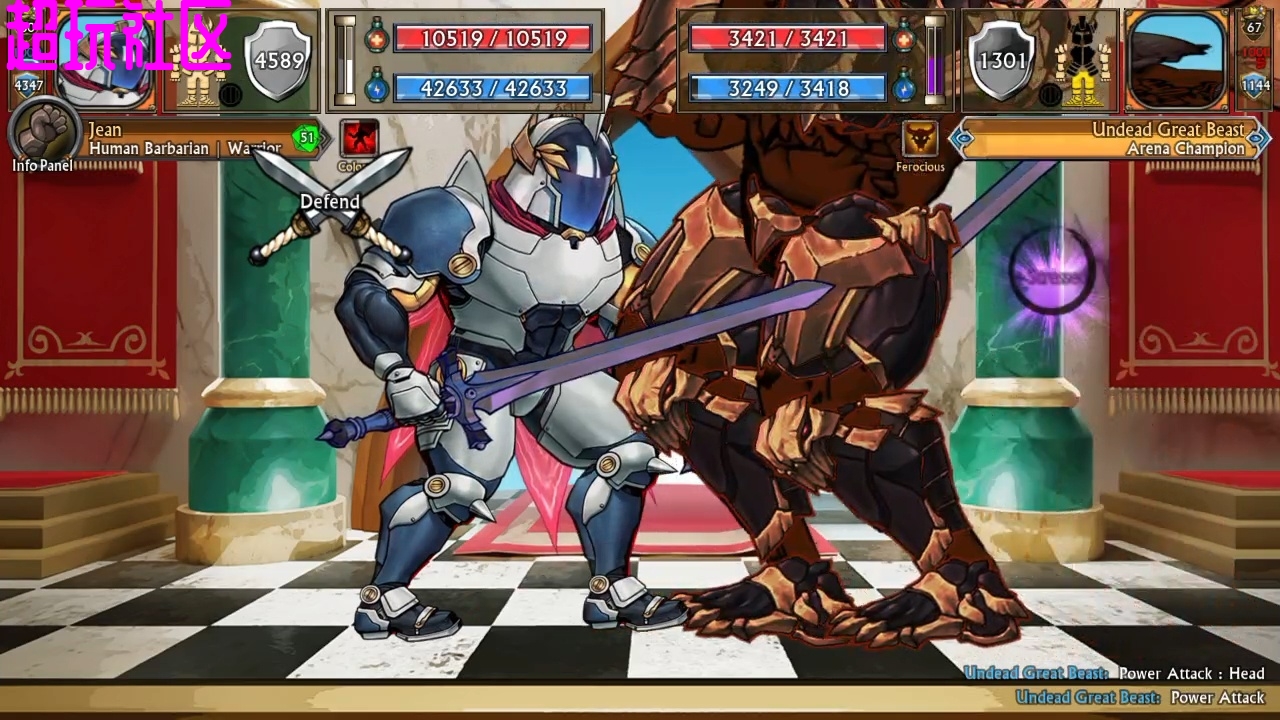Click the Undead Great Beast name banner
Screen dimensions: 1280x720
pos(1110,139)
